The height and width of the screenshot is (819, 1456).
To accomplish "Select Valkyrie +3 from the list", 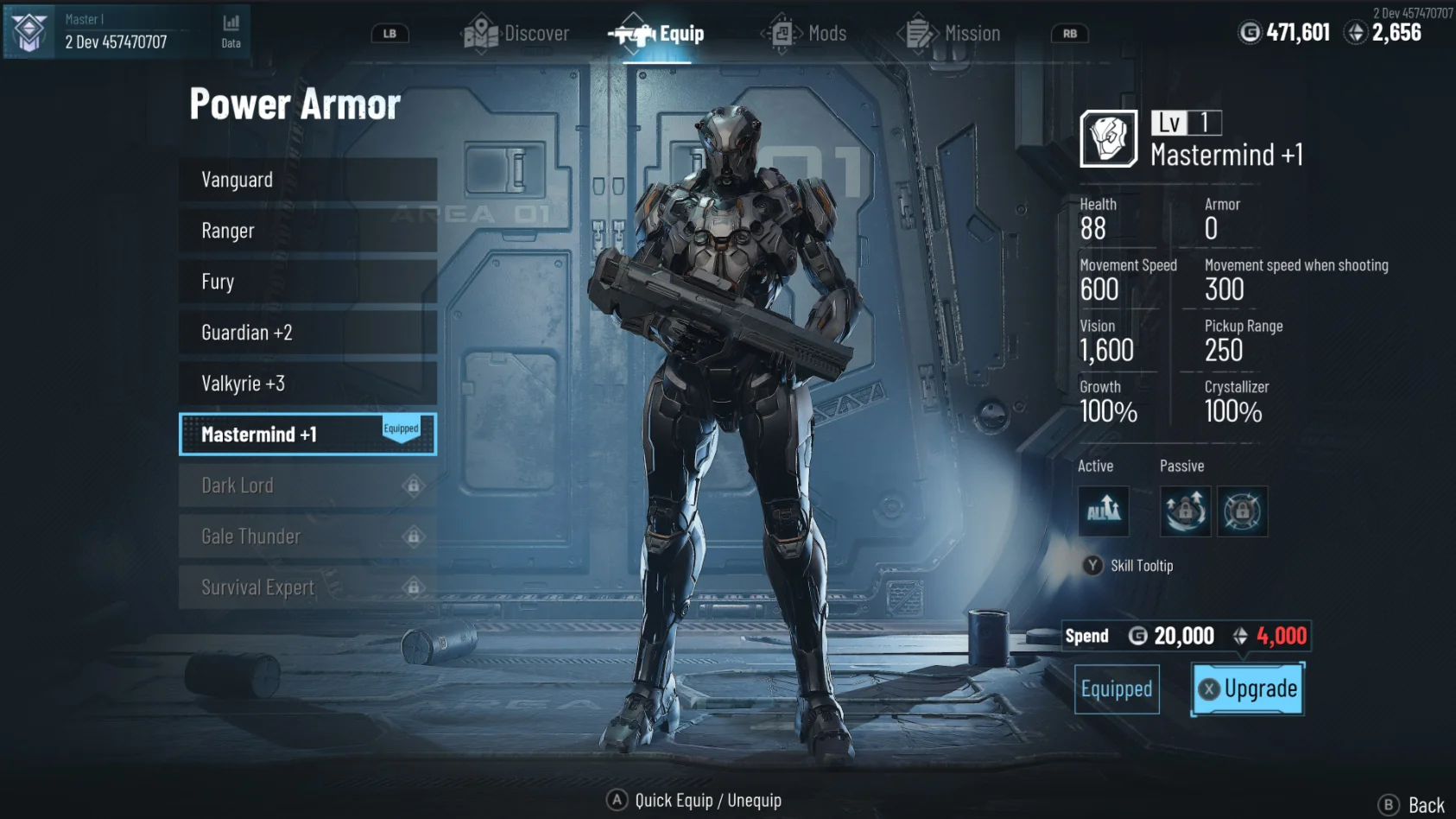I will click(x=307, y=384).
